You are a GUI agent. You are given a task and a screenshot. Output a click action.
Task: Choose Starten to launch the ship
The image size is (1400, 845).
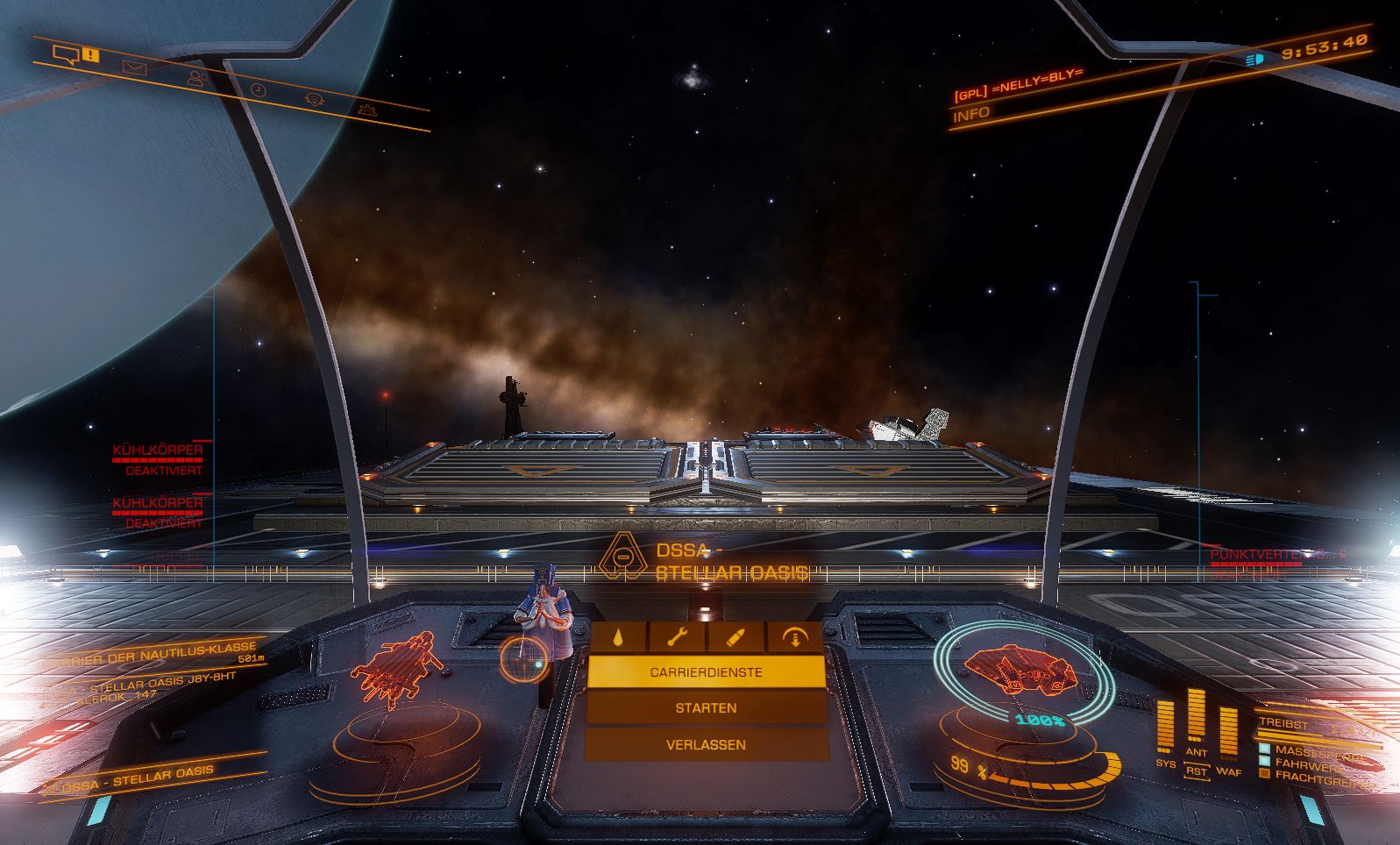[706, 707]
